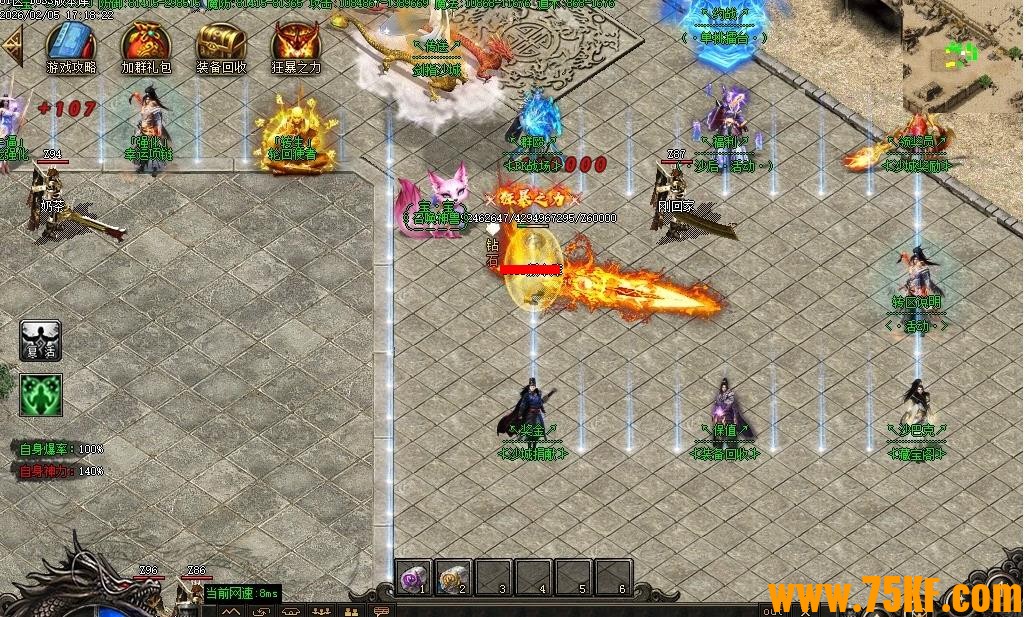The height and width of the screenshot is (617, 1026).
Task: Open the 游戏攻略 game guide book icon
Action: click(x=71, y=44)
